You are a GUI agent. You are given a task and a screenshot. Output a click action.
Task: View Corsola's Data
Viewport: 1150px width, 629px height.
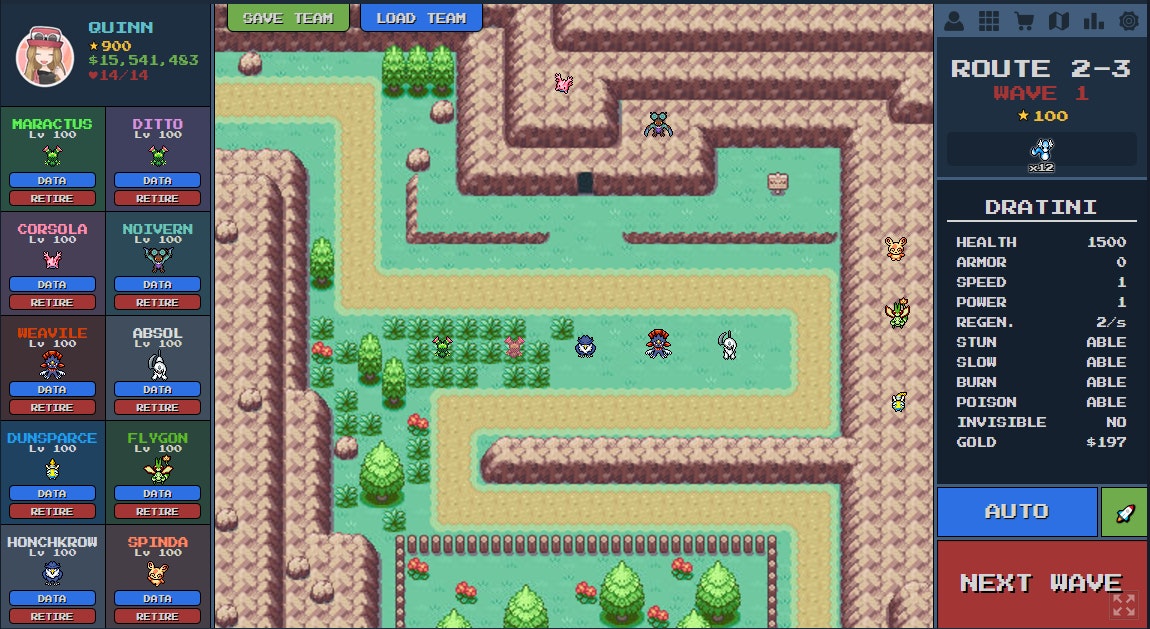click(52, 285)
